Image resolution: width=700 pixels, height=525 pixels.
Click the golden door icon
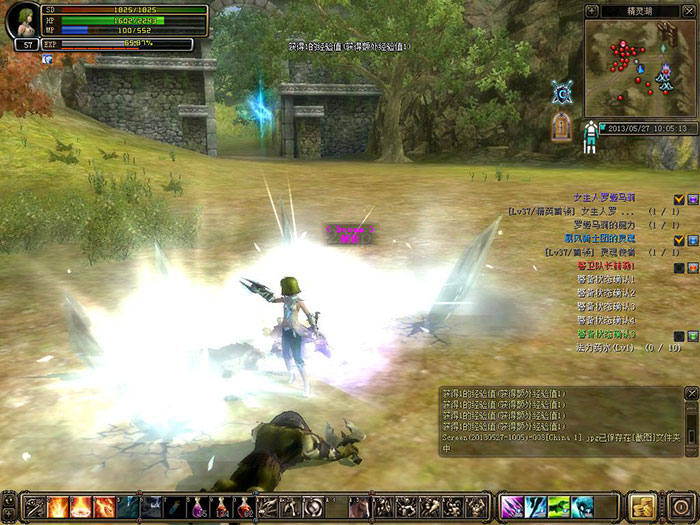click(562, 127)
